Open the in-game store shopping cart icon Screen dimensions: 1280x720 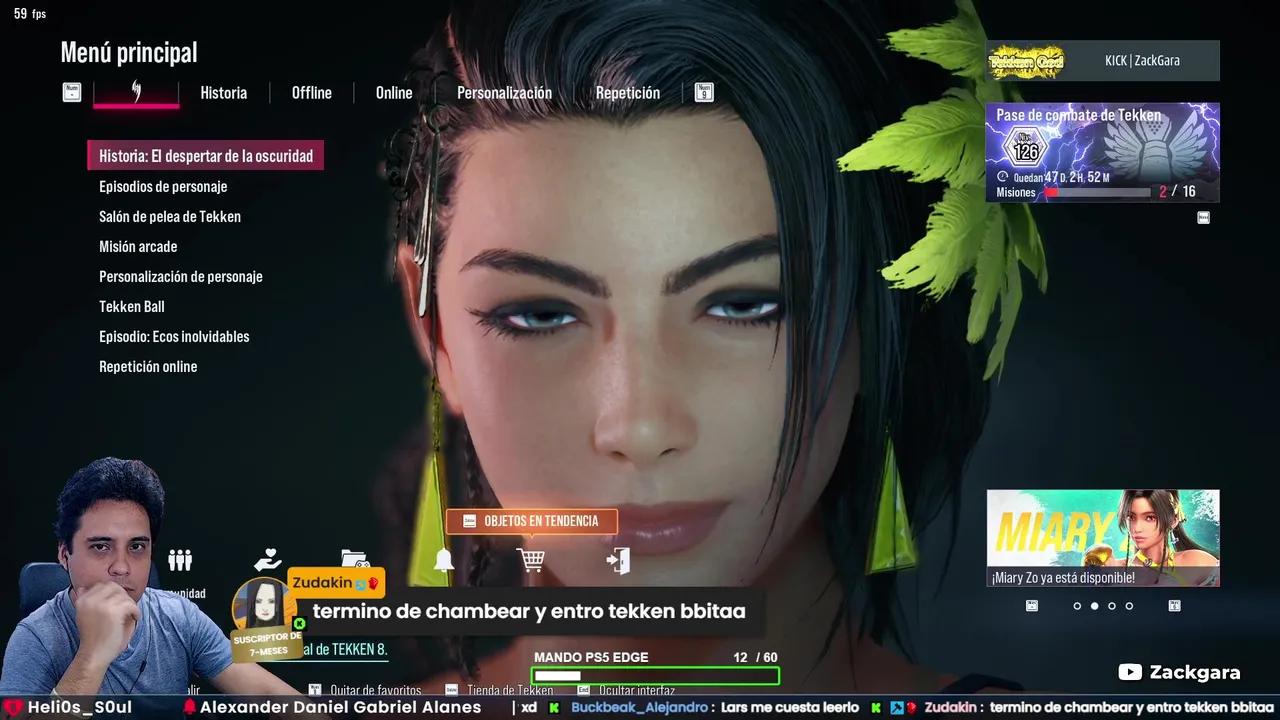(530, 560)
